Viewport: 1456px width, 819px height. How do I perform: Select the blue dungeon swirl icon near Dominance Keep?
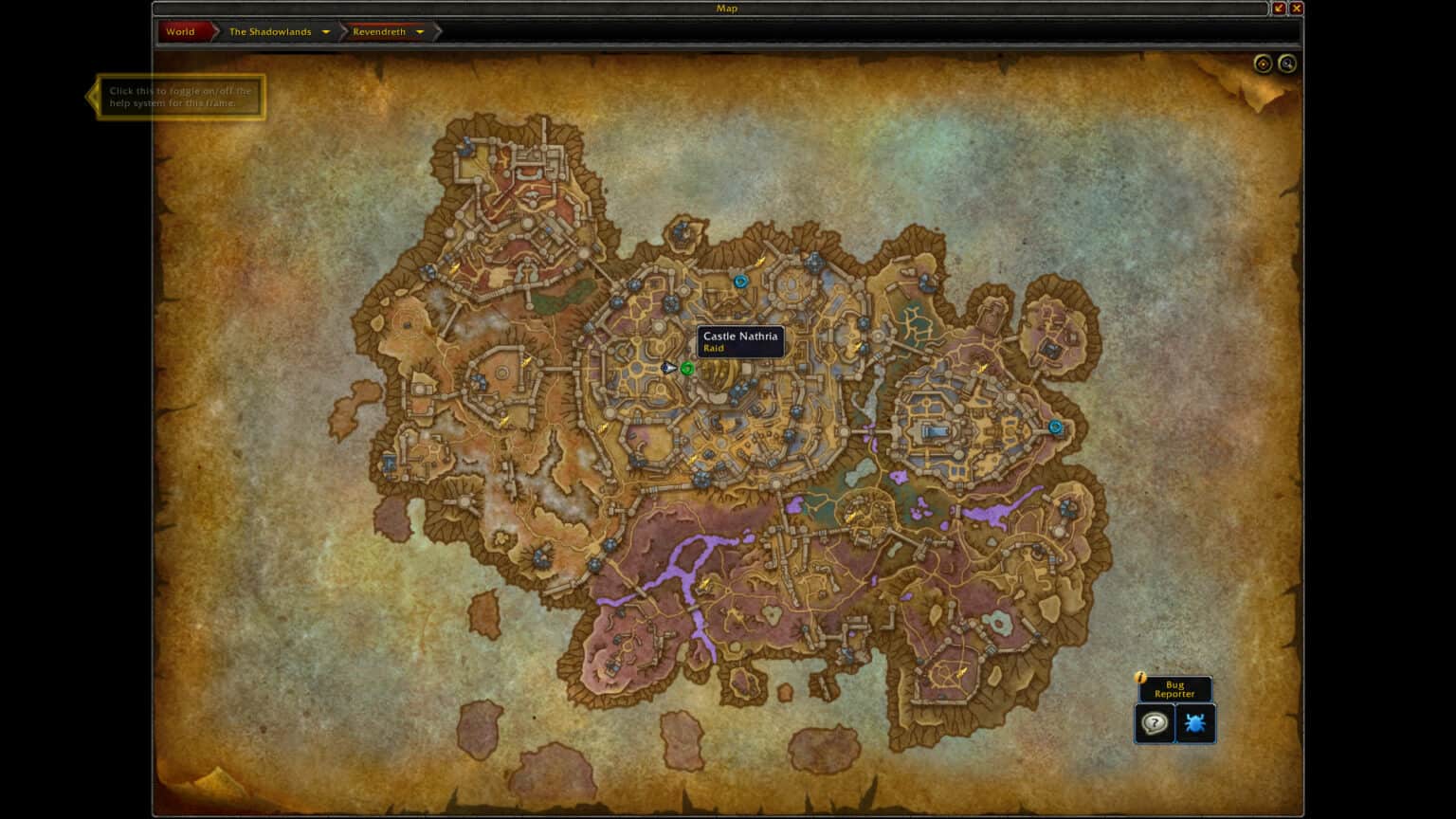(x=740, y=281)
